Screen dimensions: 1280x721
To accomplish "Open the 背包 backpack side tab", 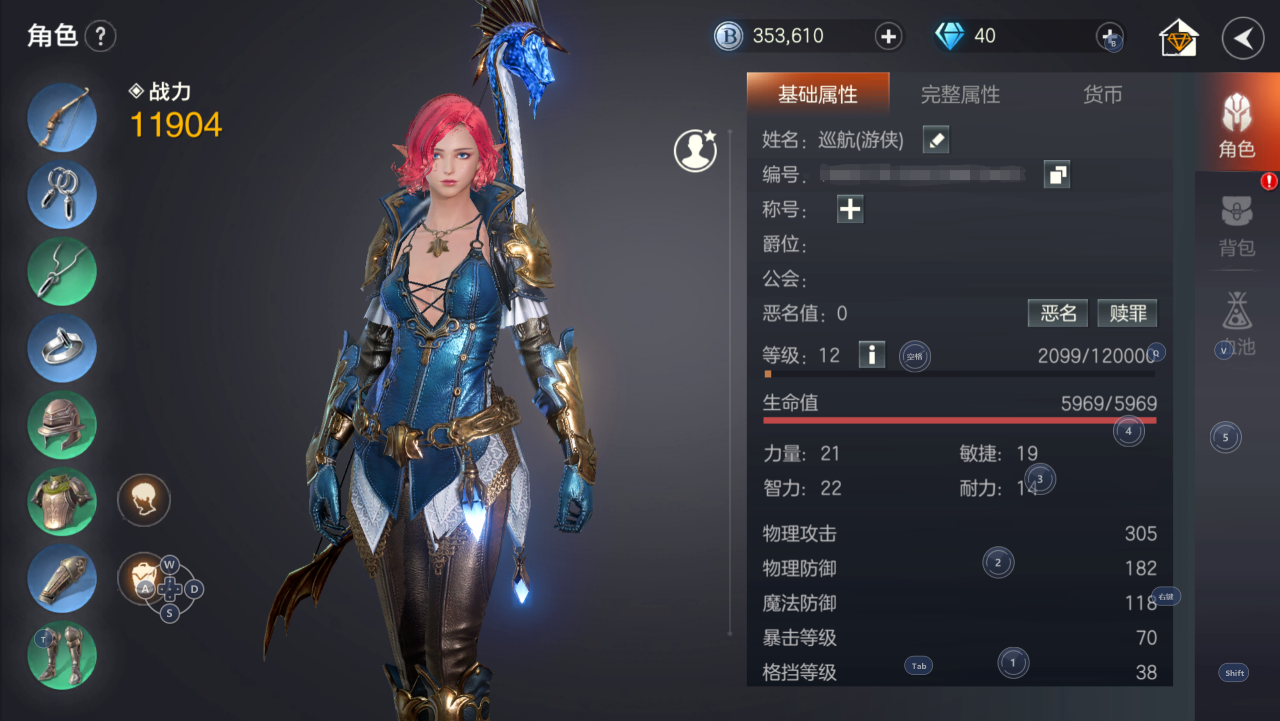I will point(1237,226).
